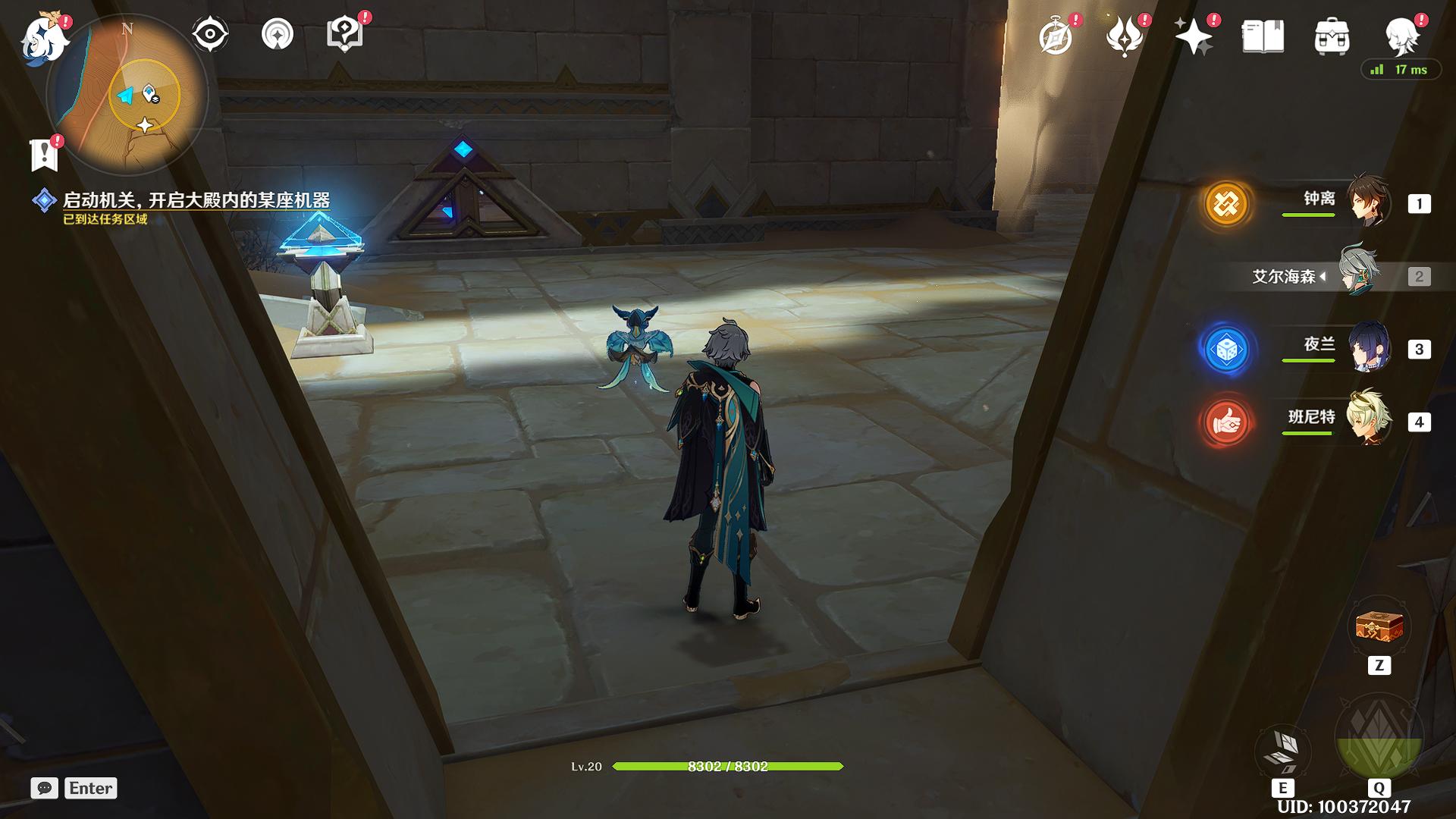Use the treasure chest gadget
The width and height of the screenshot is (1456, 819).
(x=1379, y=627)
